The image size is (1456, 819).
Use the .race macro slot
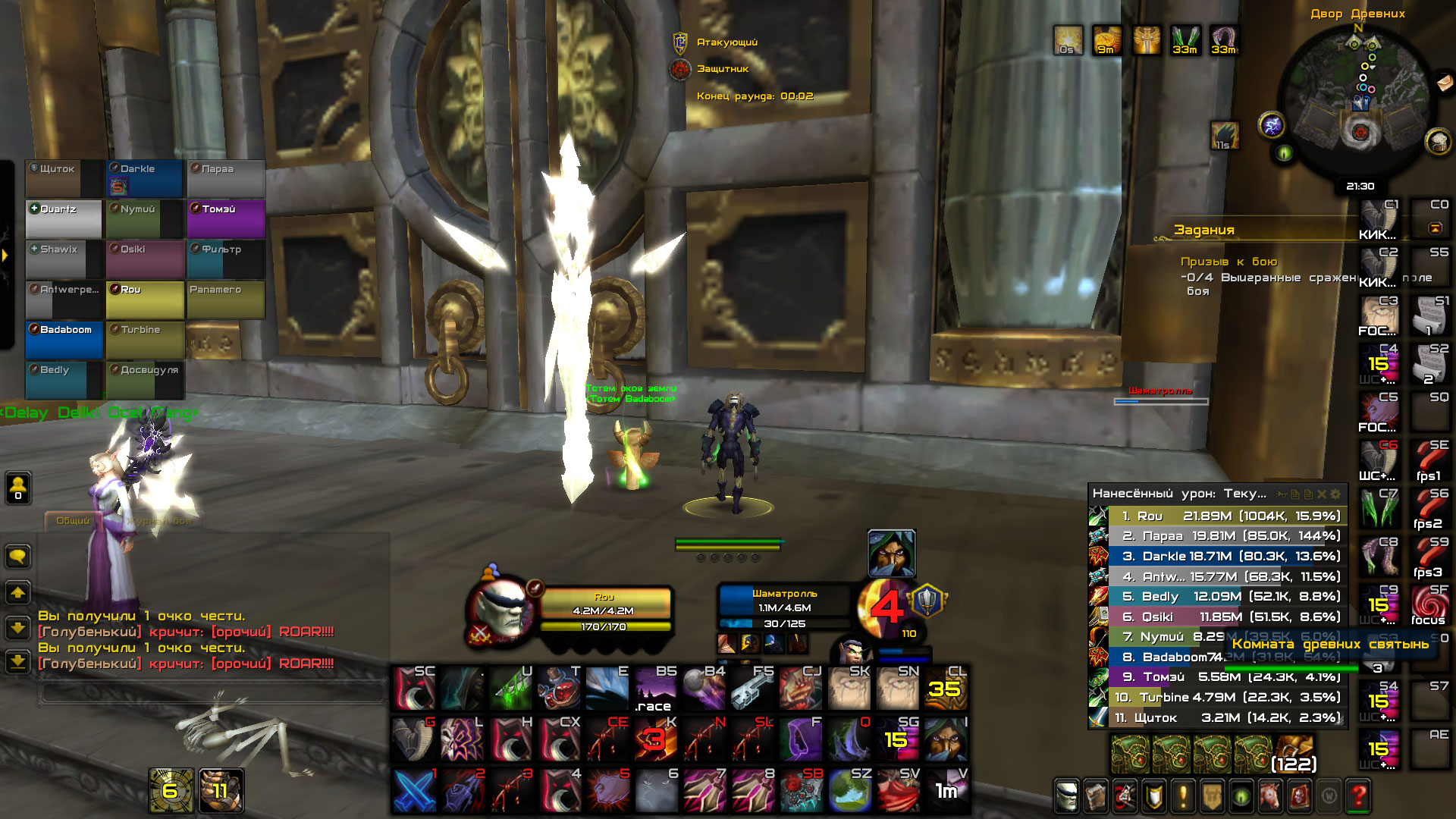654,689
